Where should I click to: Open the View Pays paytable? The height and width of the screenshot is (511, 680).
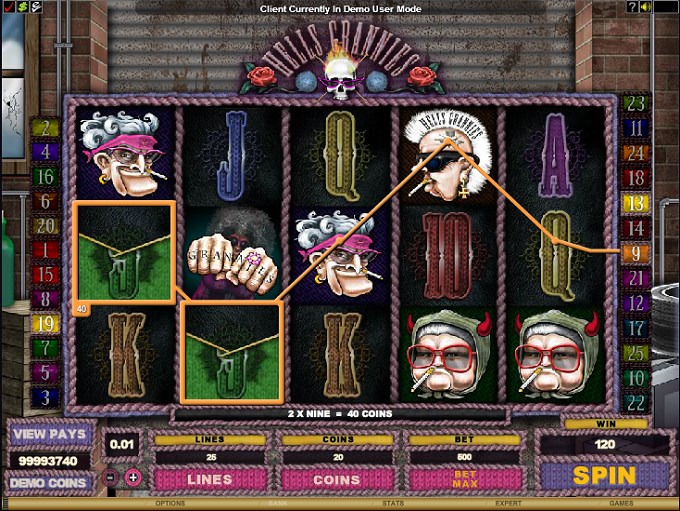(49, 436)
